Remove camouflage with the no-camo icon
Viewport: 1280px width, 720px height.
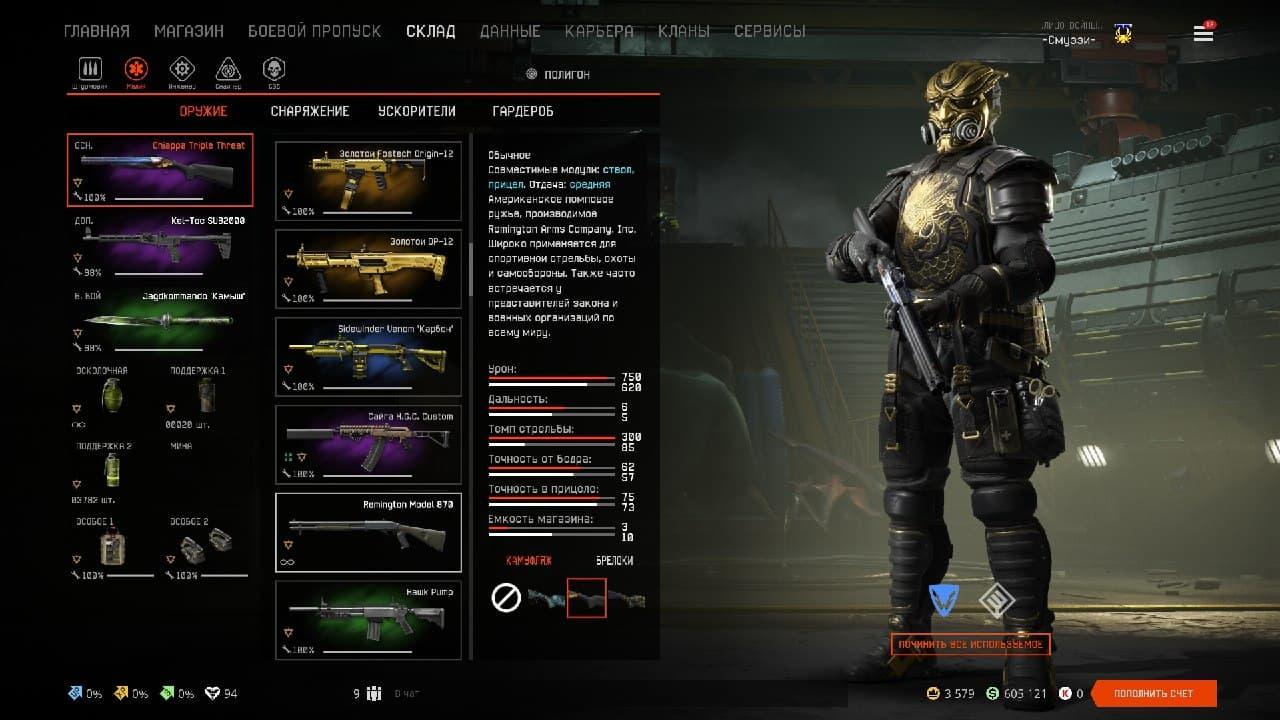pos(506,598)
